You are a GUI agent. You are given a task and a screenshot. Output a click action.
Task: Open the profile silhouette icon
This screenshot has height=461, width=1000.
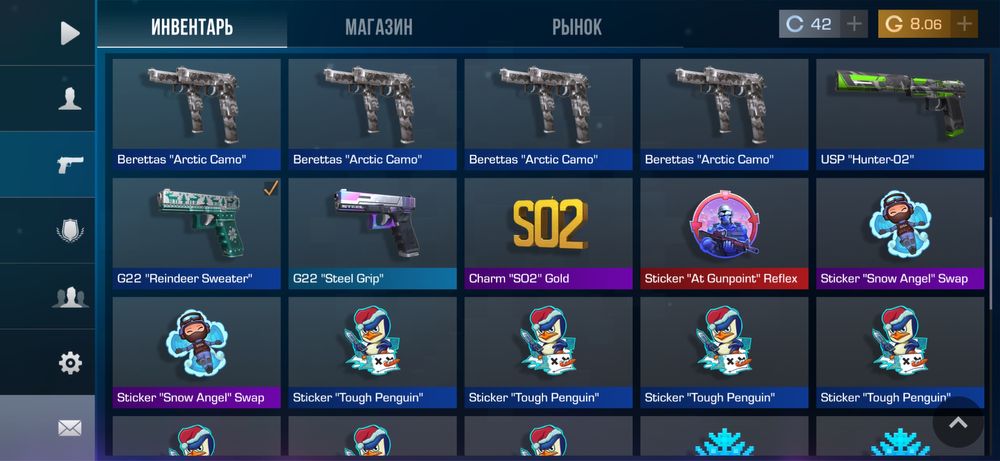[x=69, y=98]
